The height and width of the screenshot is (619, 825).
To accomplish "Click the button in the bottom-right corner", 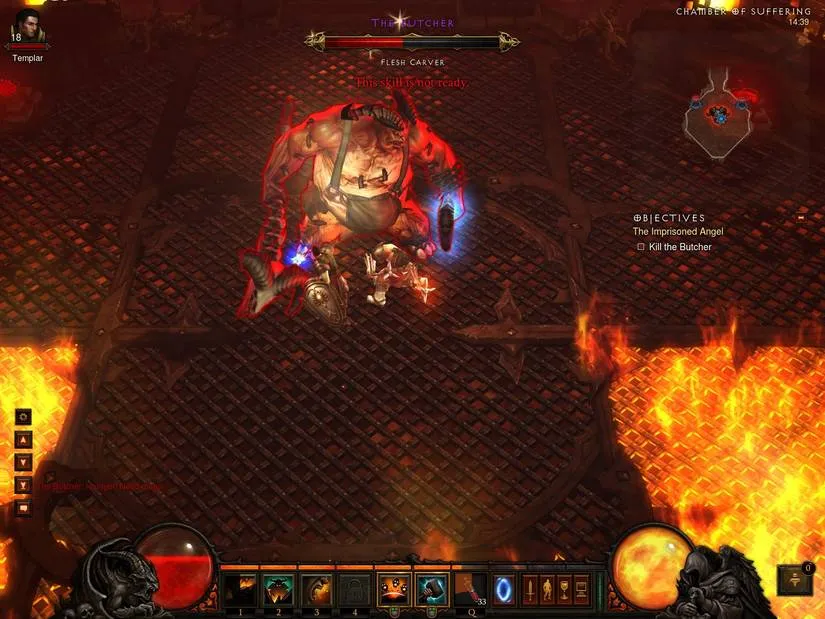I will [796, 580].
